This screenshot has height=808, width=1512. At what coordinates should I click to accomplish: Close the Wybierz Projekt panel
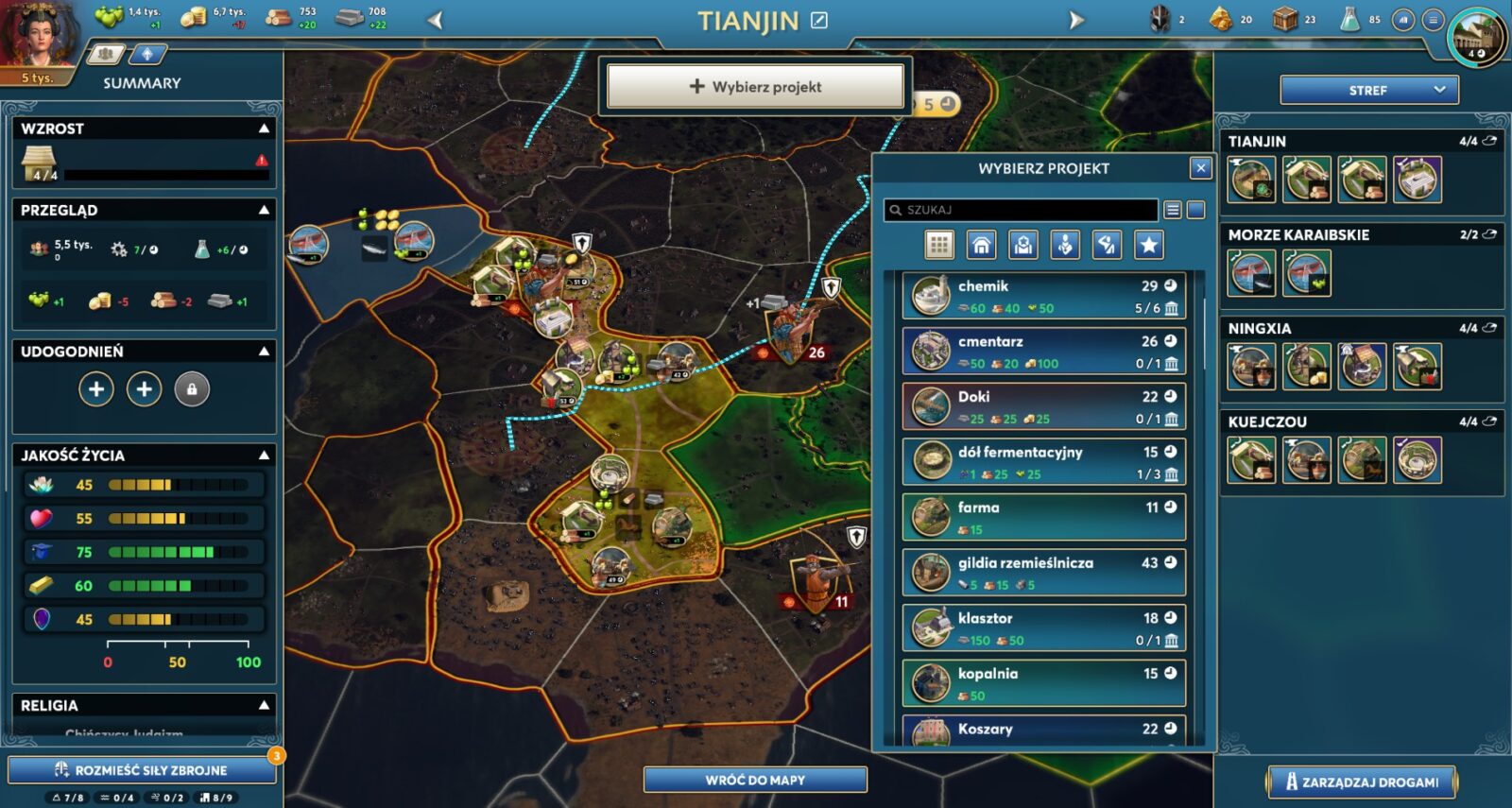[x=1200, y=168]
